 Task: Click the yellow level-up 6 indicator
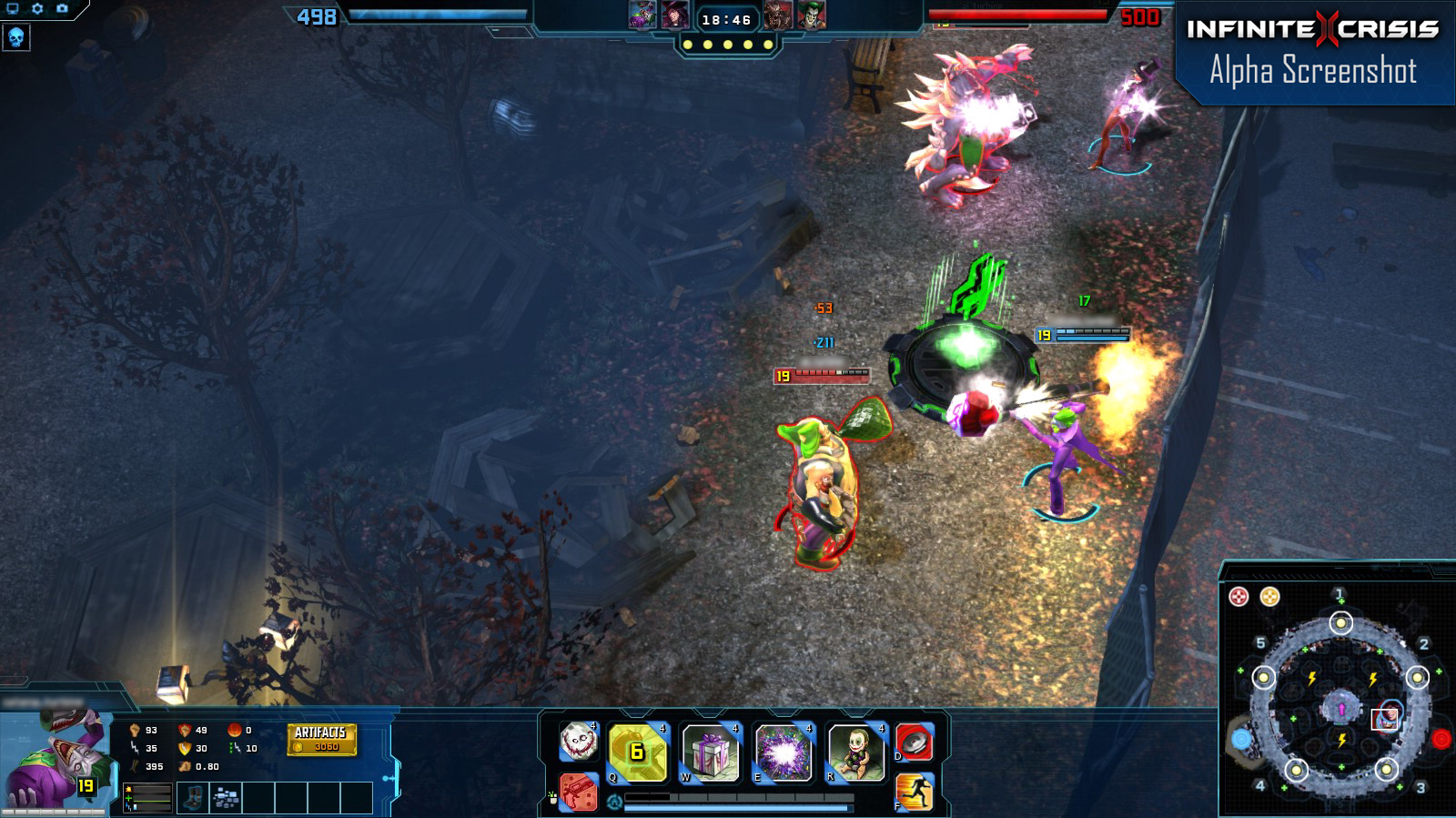point(636,752)
